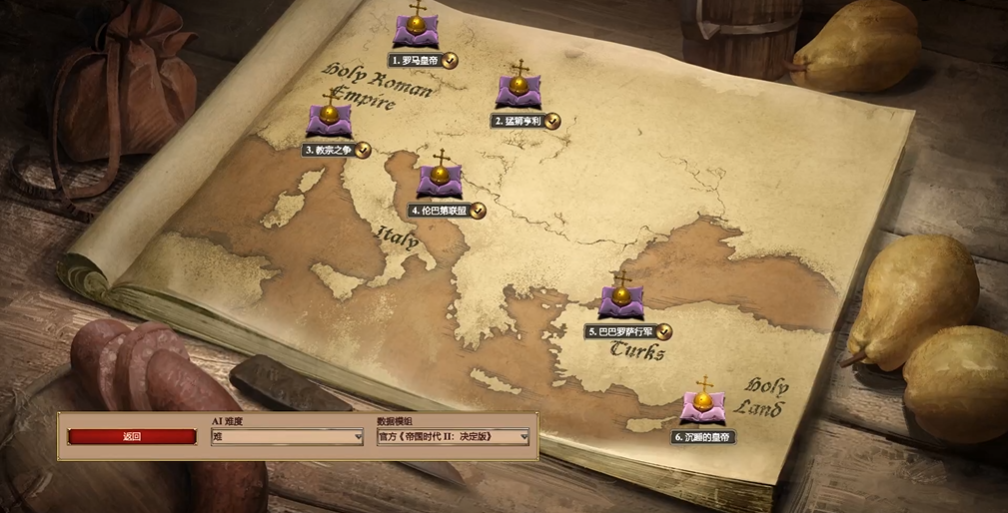Choose mission 5 巴巴罗萨行军
The width and height of the screenshot is (1008, 513).
[621, 302]
